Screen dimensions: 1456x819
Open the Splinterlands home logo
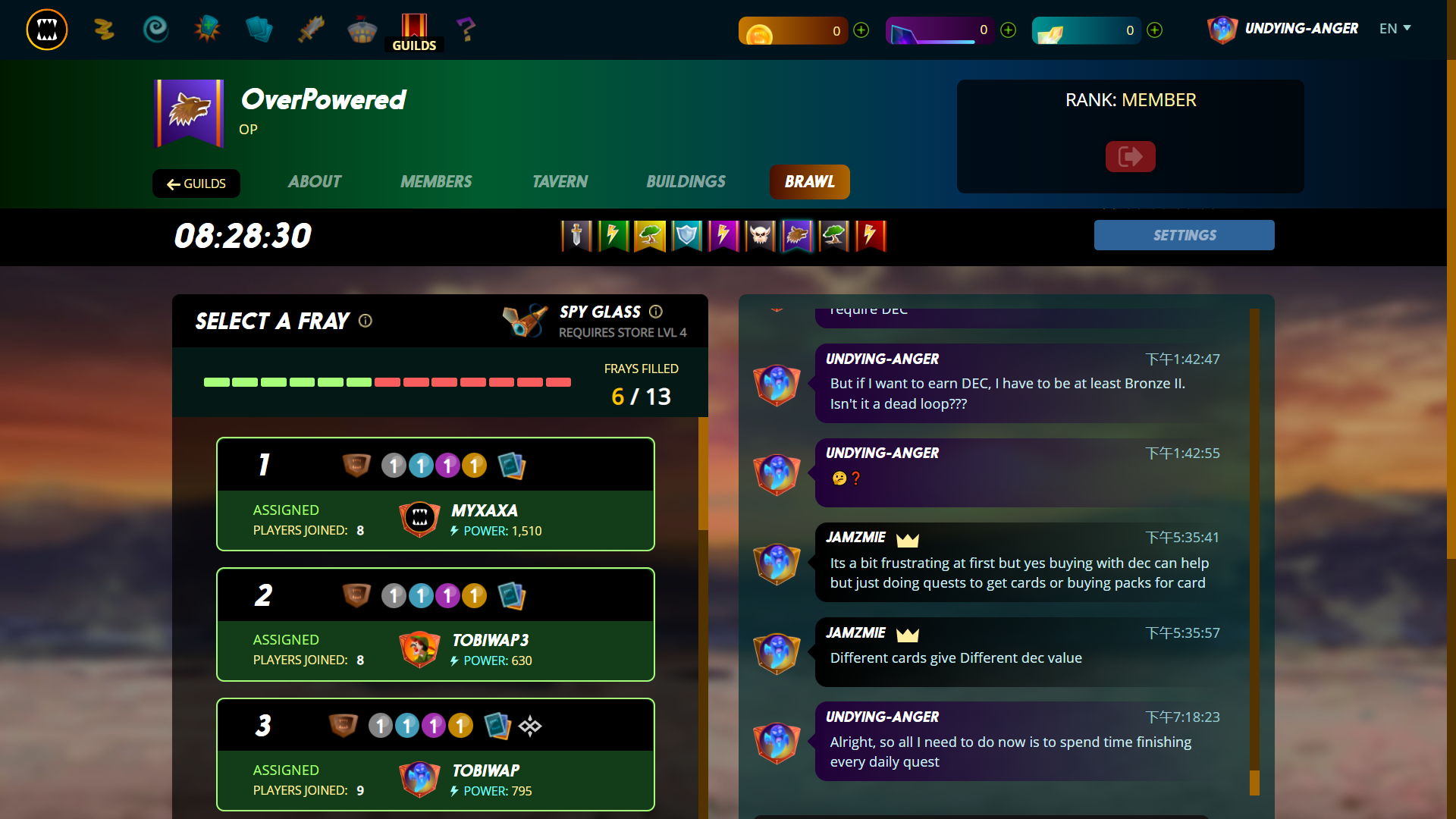46,30
